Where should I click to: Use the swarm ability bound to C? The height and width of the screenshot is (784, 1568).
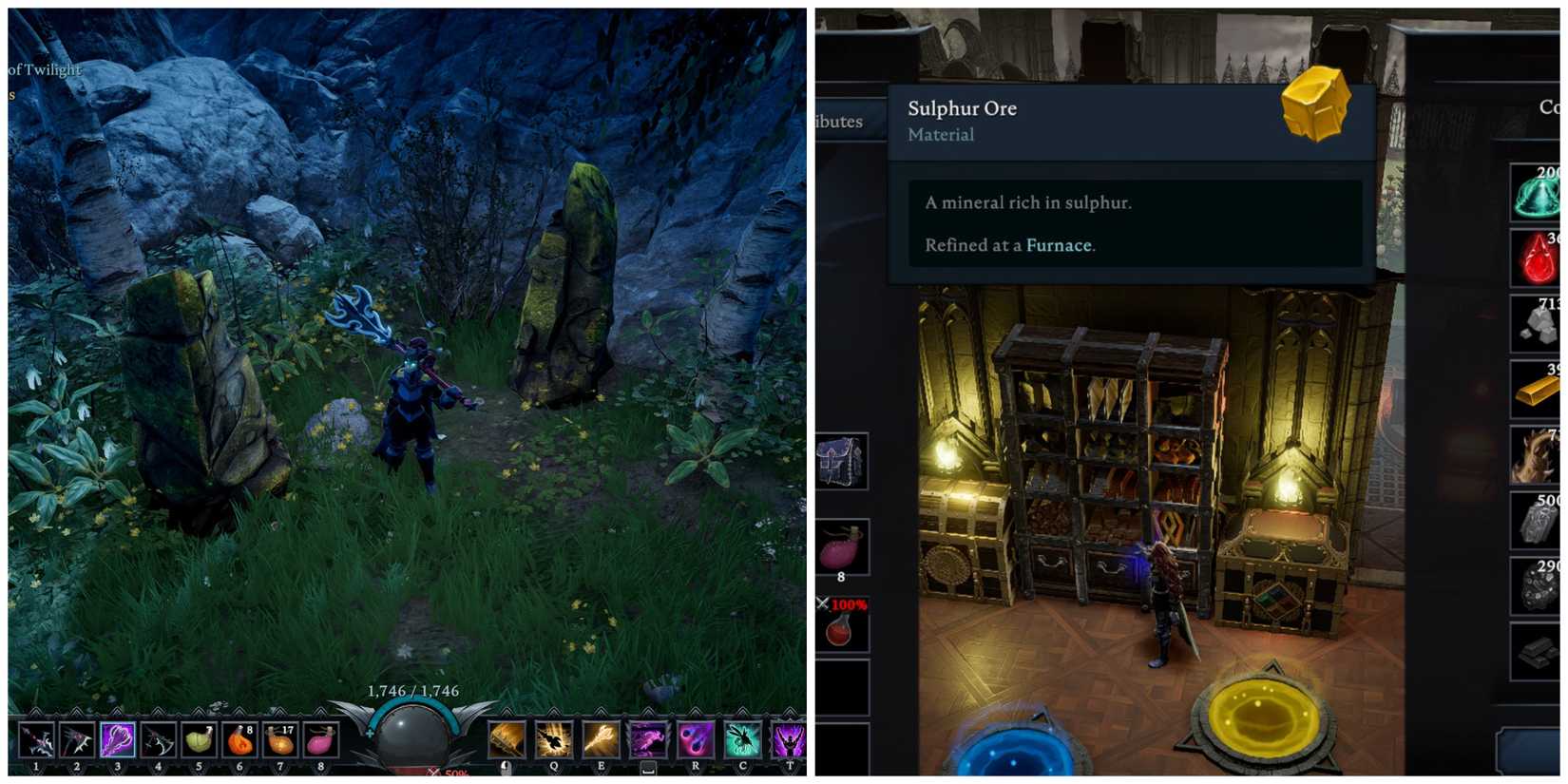click(742, 739)
